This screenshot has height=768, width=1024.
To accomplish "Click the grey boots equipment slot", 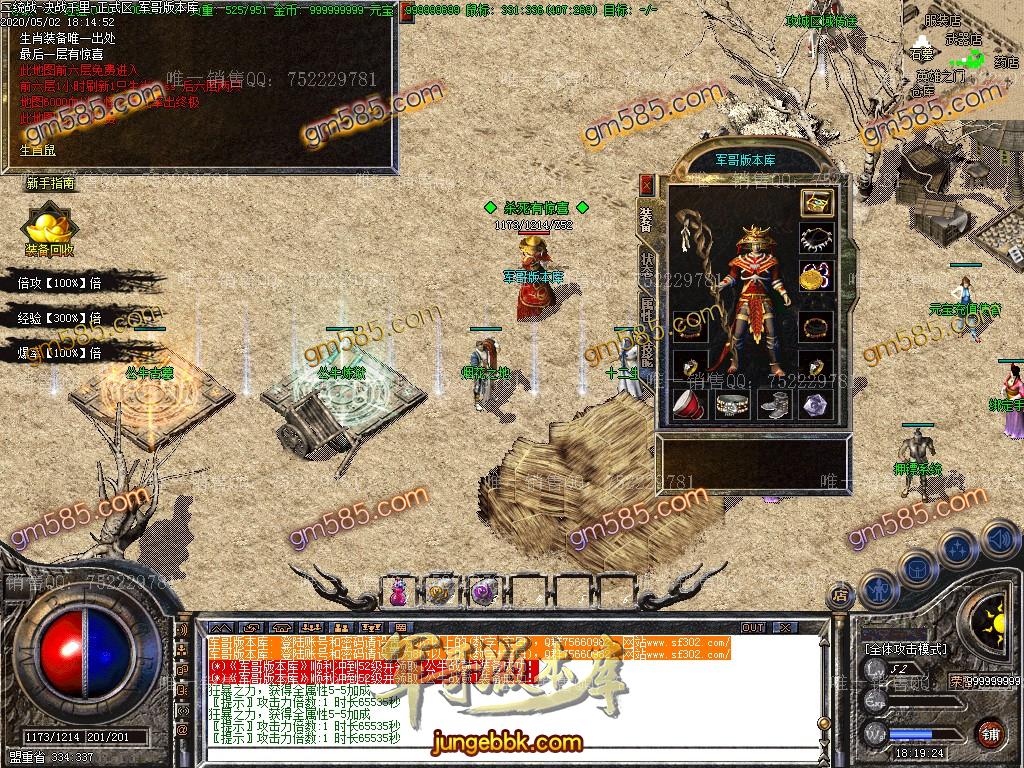I will coord(773,404).
